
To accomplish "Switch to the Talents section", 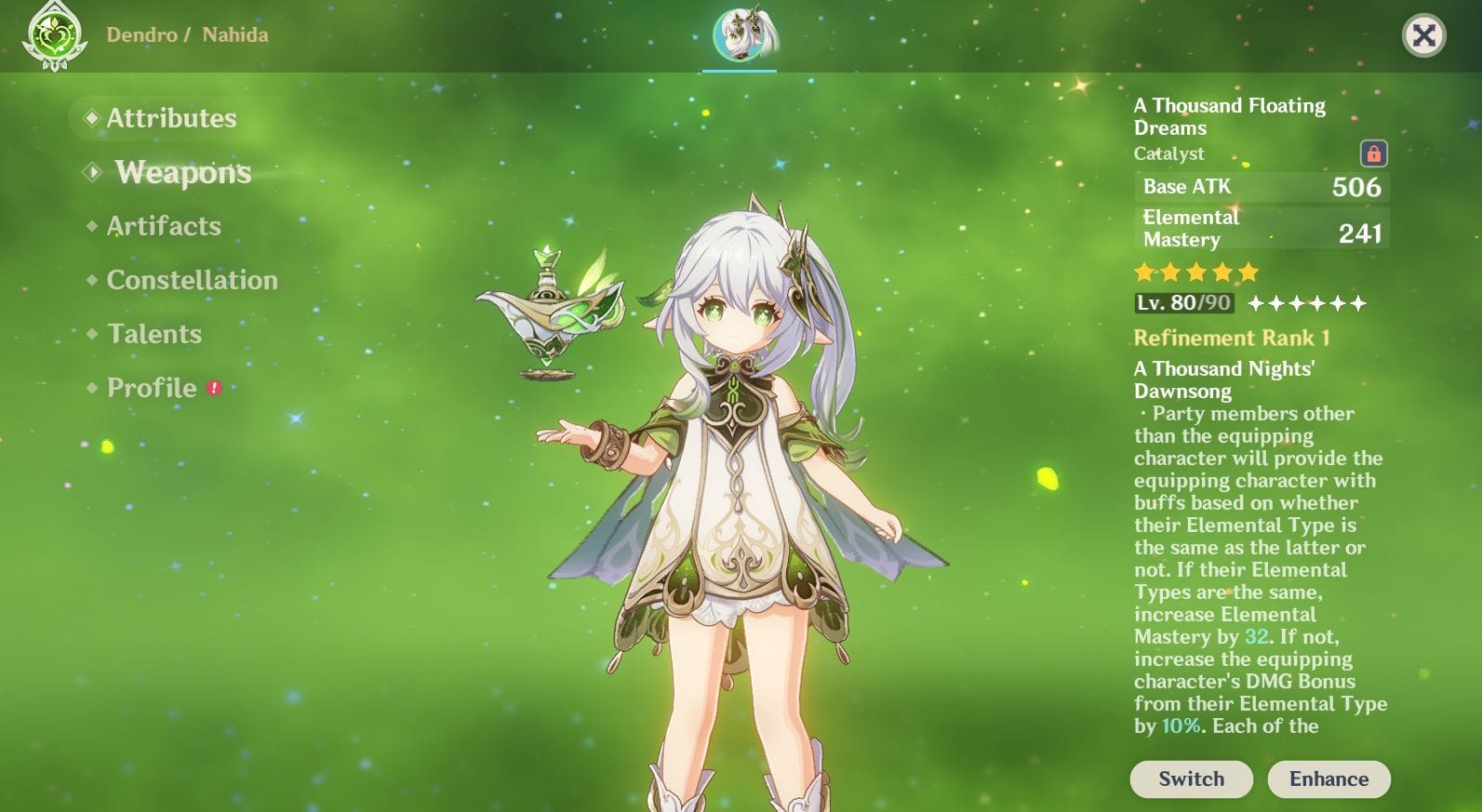I will [x=154, y=334].
